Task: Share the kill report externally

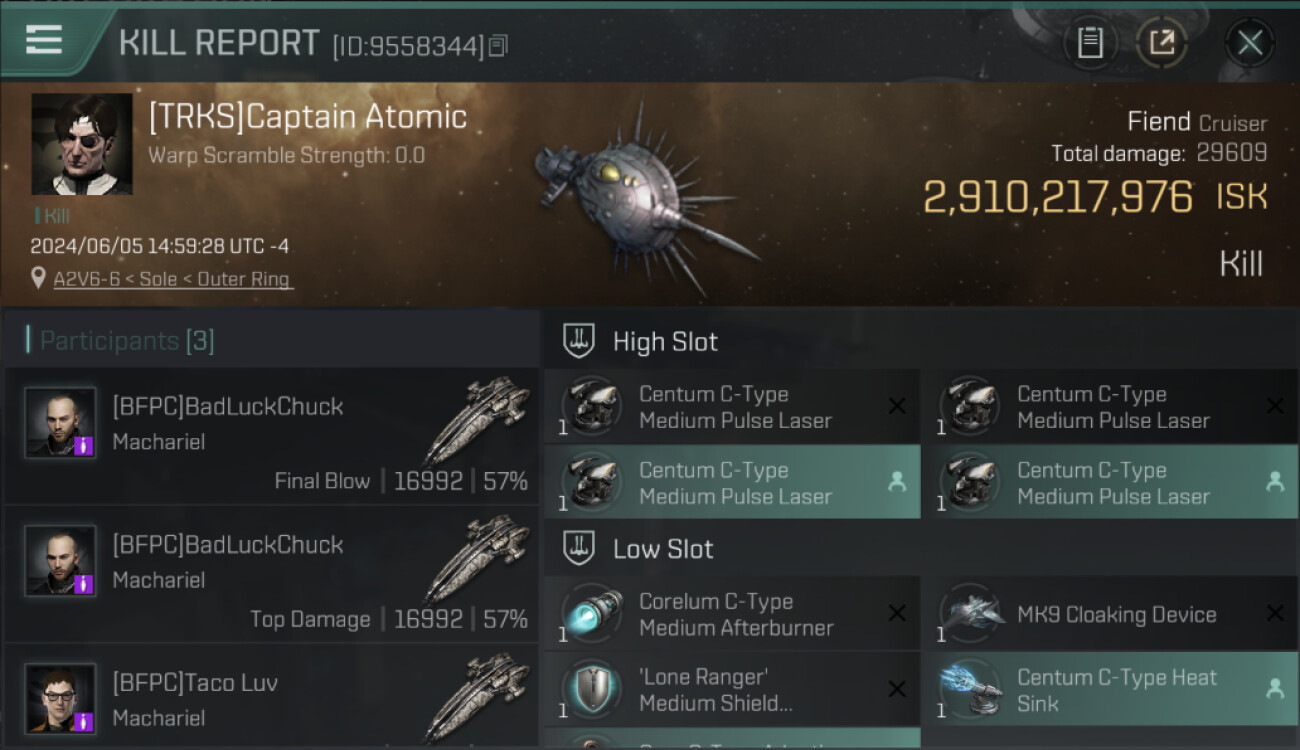Action: (1162, 43)
